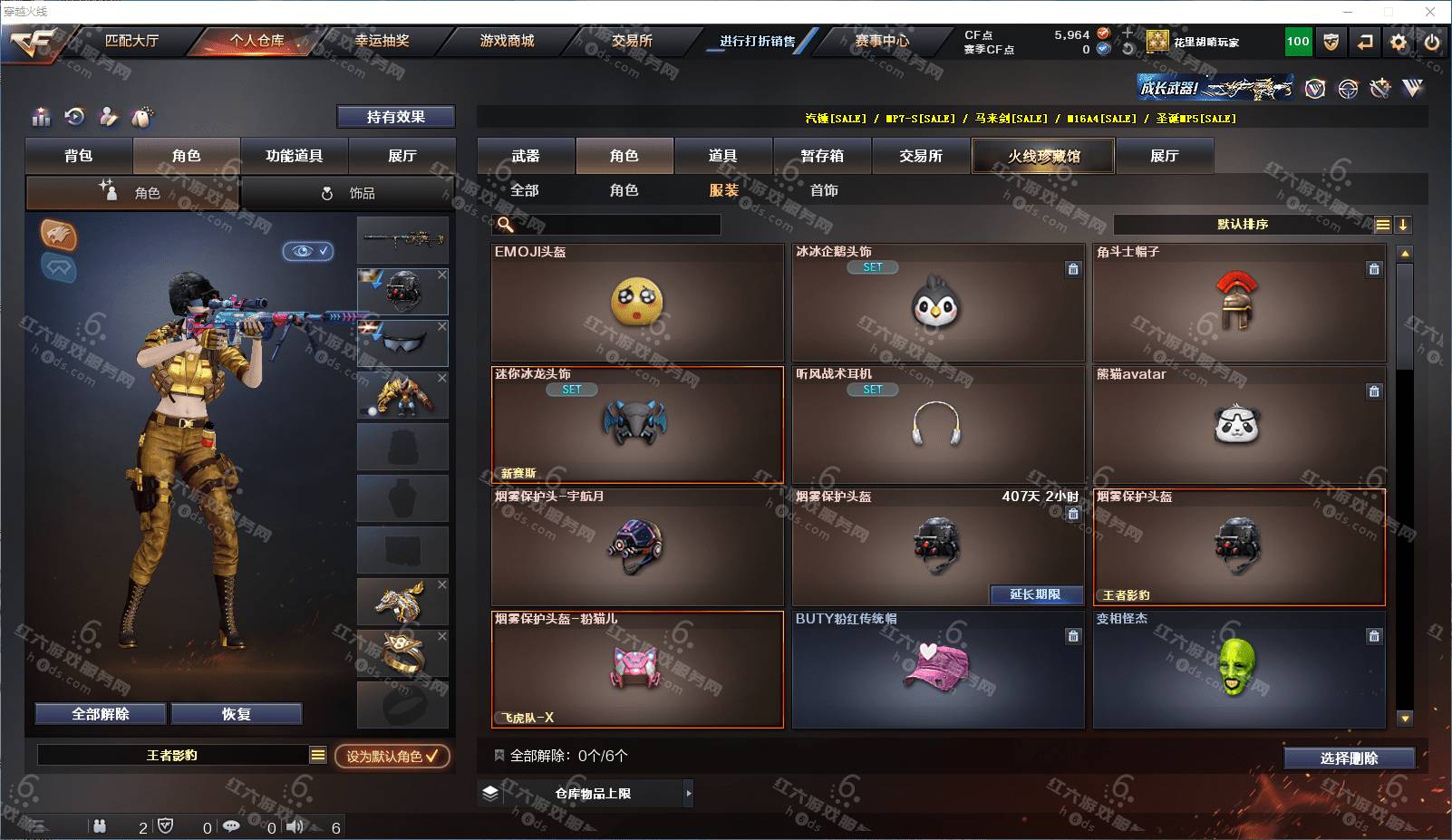1452x840 pixels.
Task: Pick the BUTY粉红传统帽 pink cap
Action: (x=938, y=670)
